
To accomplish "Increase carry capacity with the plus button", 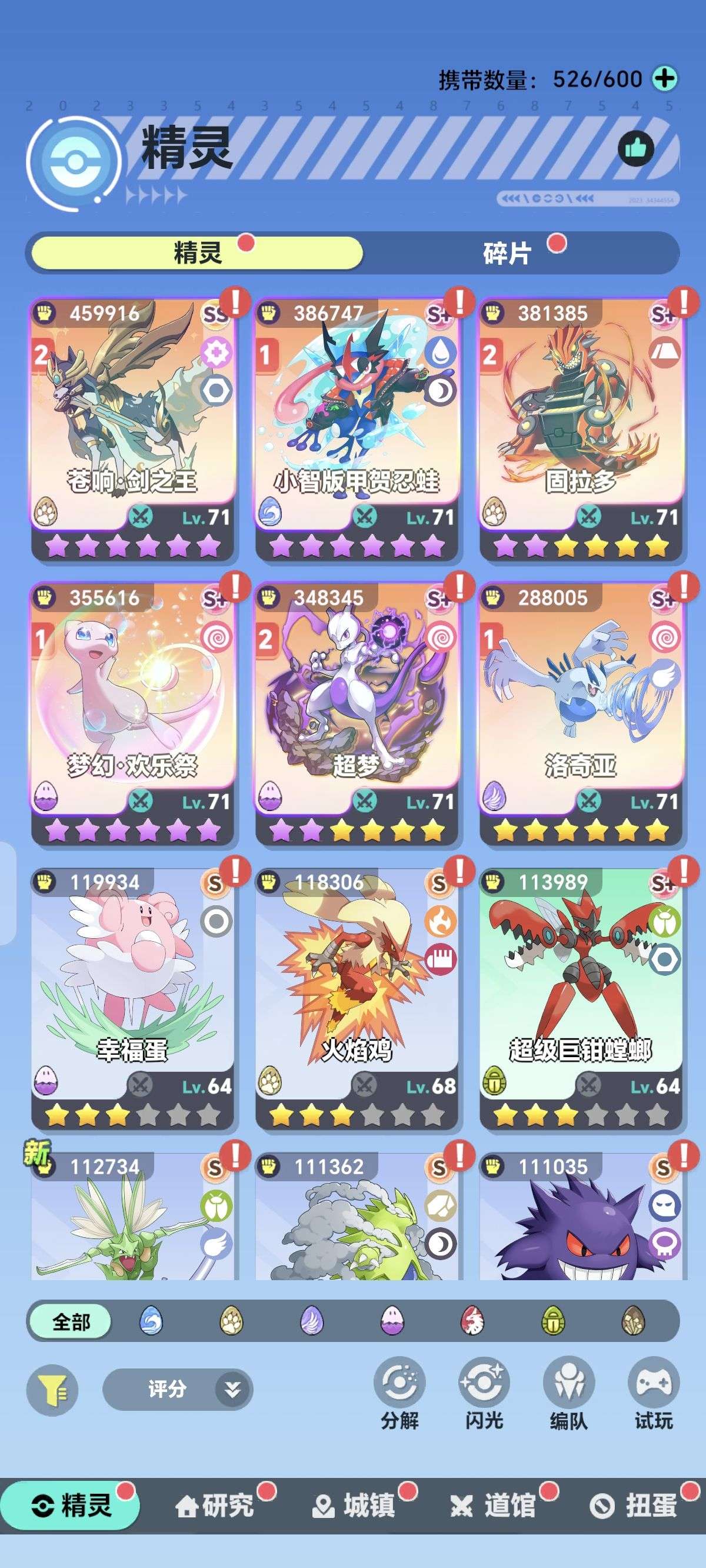I will tap(664, 78).
